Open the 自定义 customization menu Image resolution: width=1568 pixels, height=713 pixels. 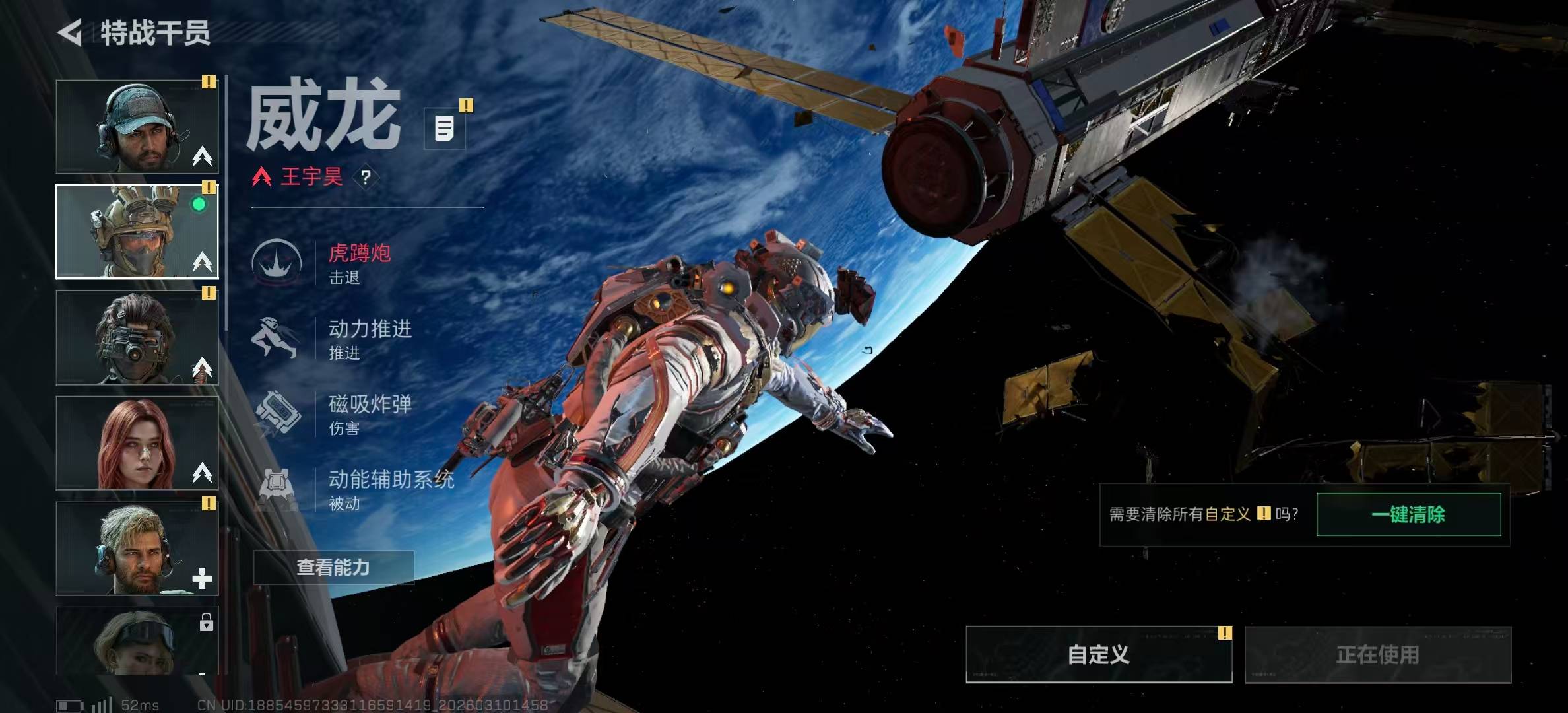tap(1098, 654)
